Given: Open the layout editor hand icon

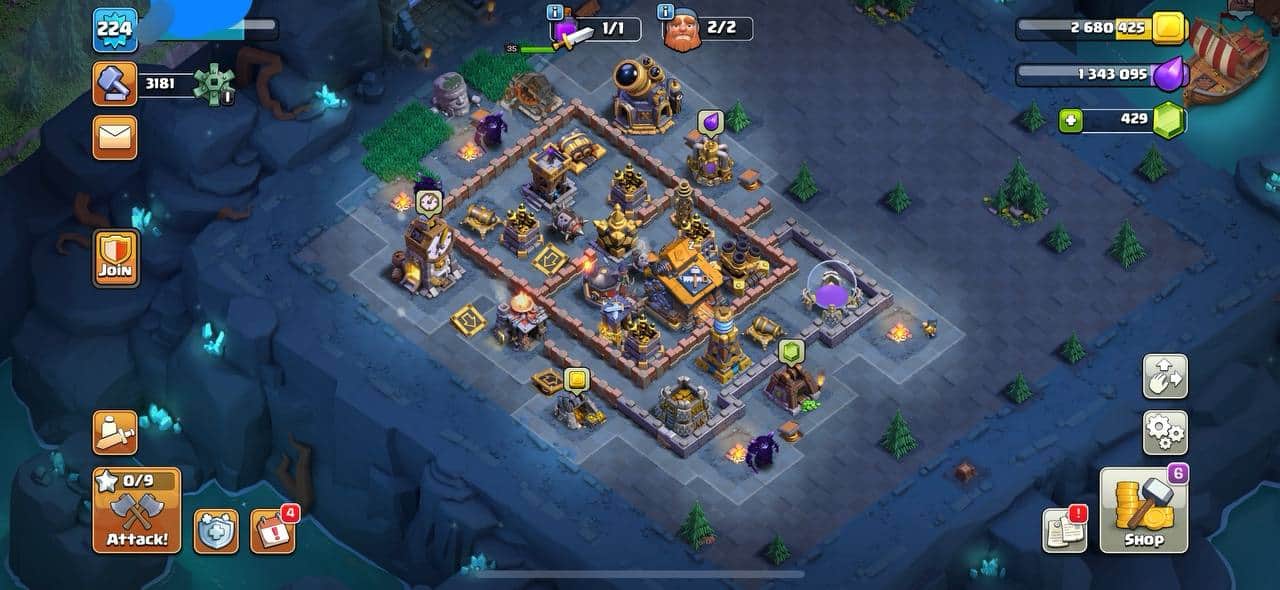Looking at the screenshot, I should (1165, 376).
